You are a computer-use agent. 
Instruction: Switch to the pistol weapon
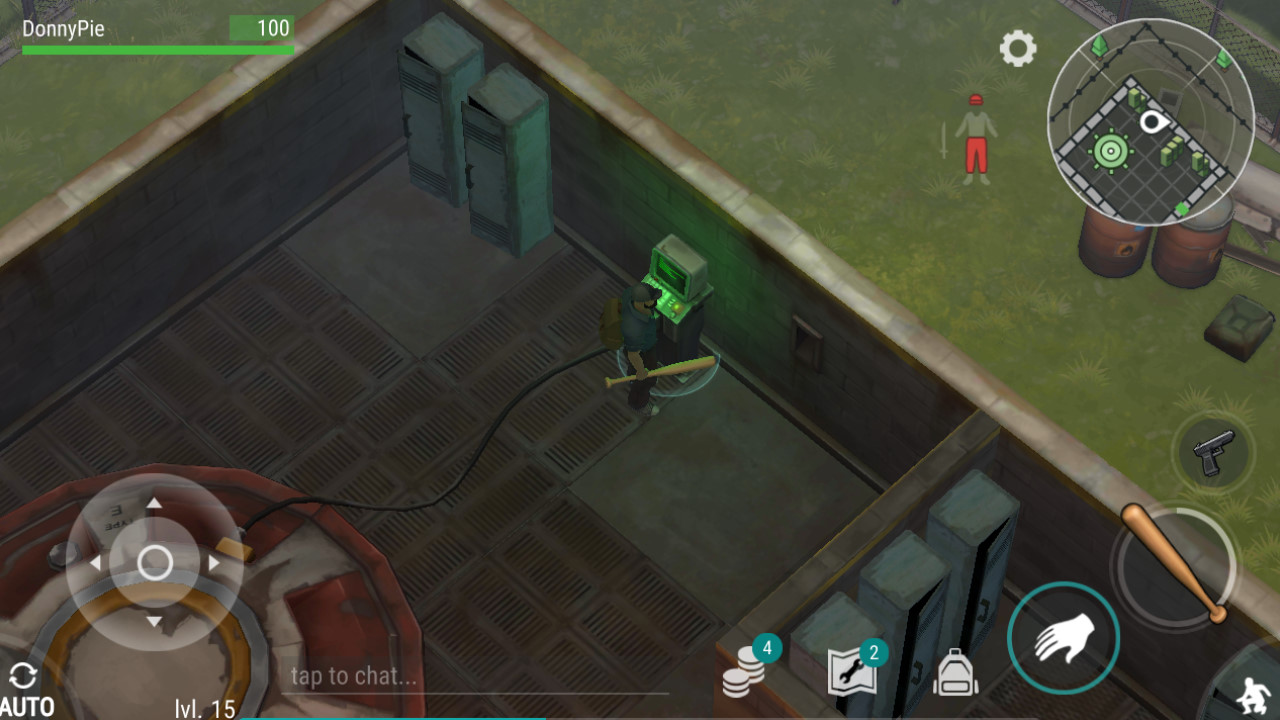(x=1214, y=453)
